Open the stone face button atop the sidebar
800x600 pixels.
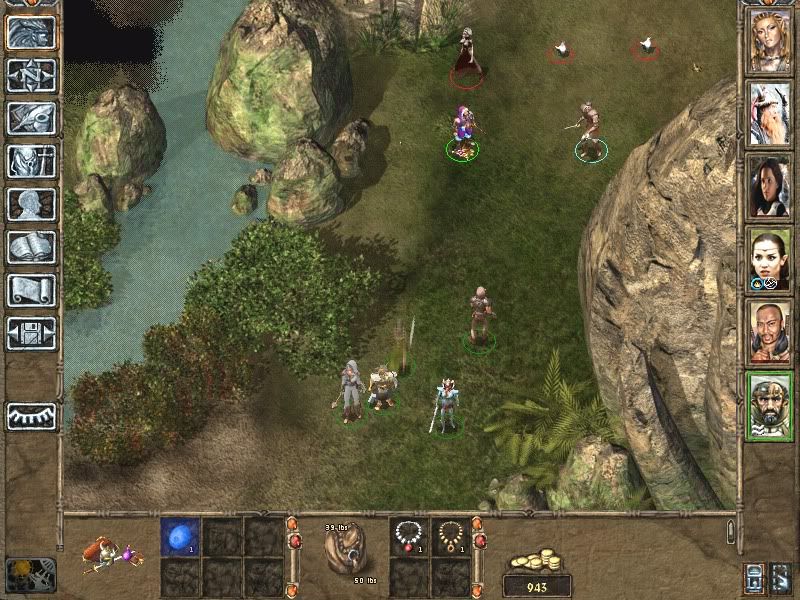click(x=31, y=33)
